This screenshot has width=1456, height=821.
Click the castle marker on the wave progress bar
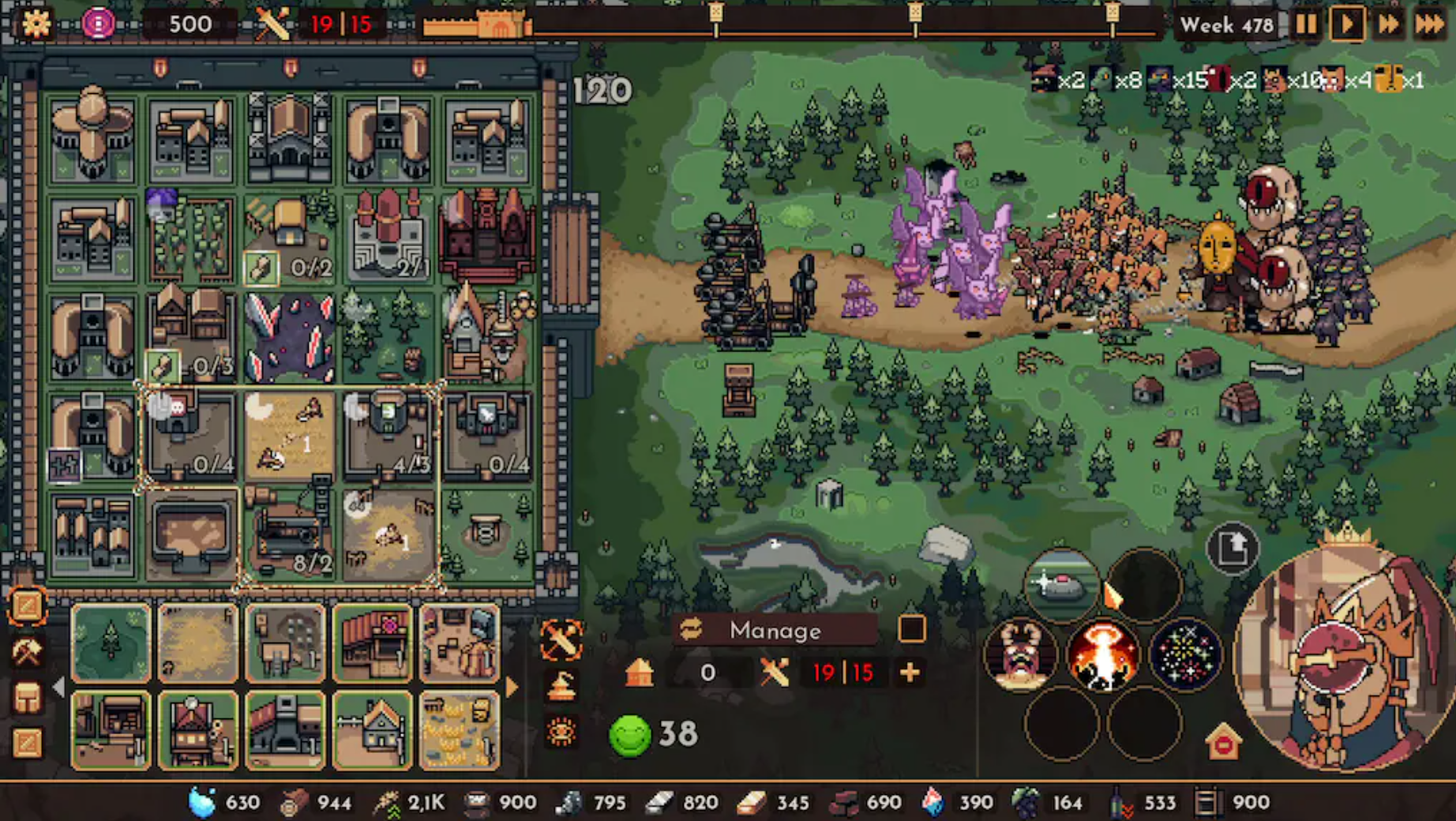point(497,24)
